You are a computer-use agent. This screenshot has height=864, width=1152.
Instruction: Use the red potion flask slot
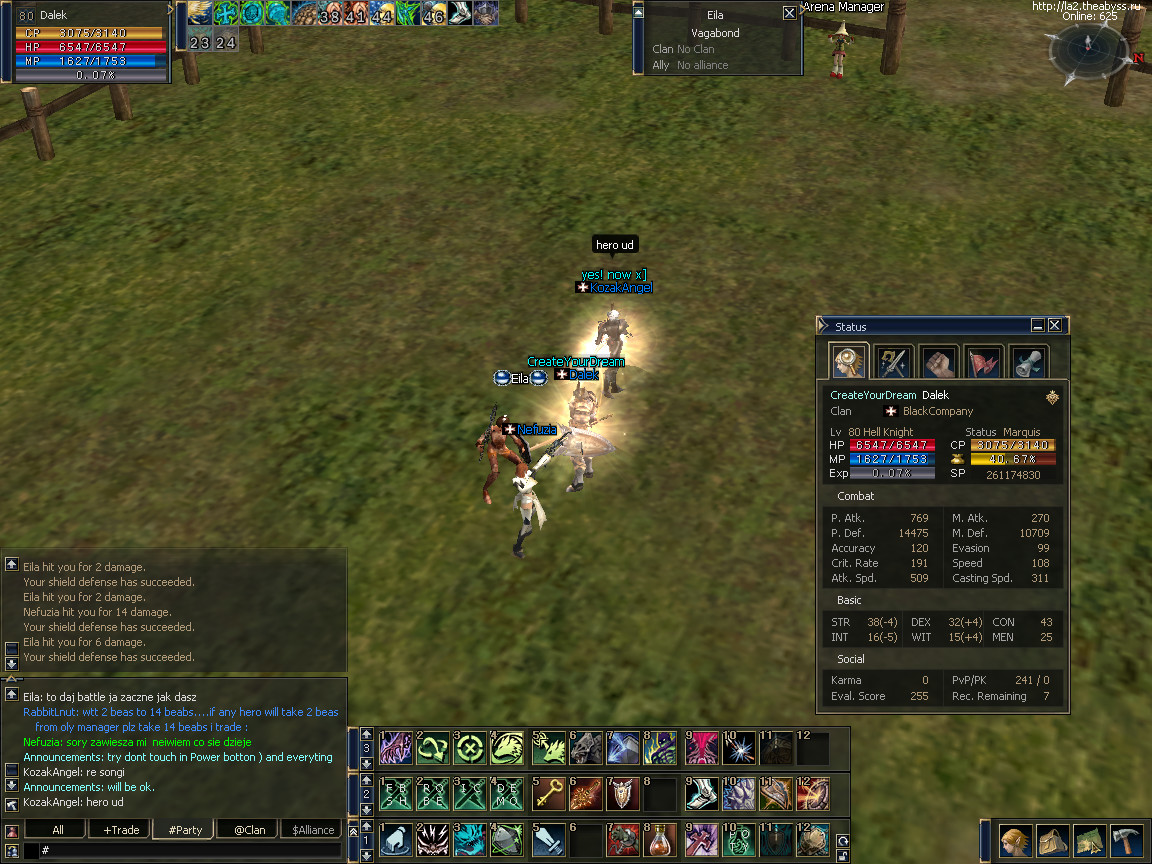pos(661,839)
